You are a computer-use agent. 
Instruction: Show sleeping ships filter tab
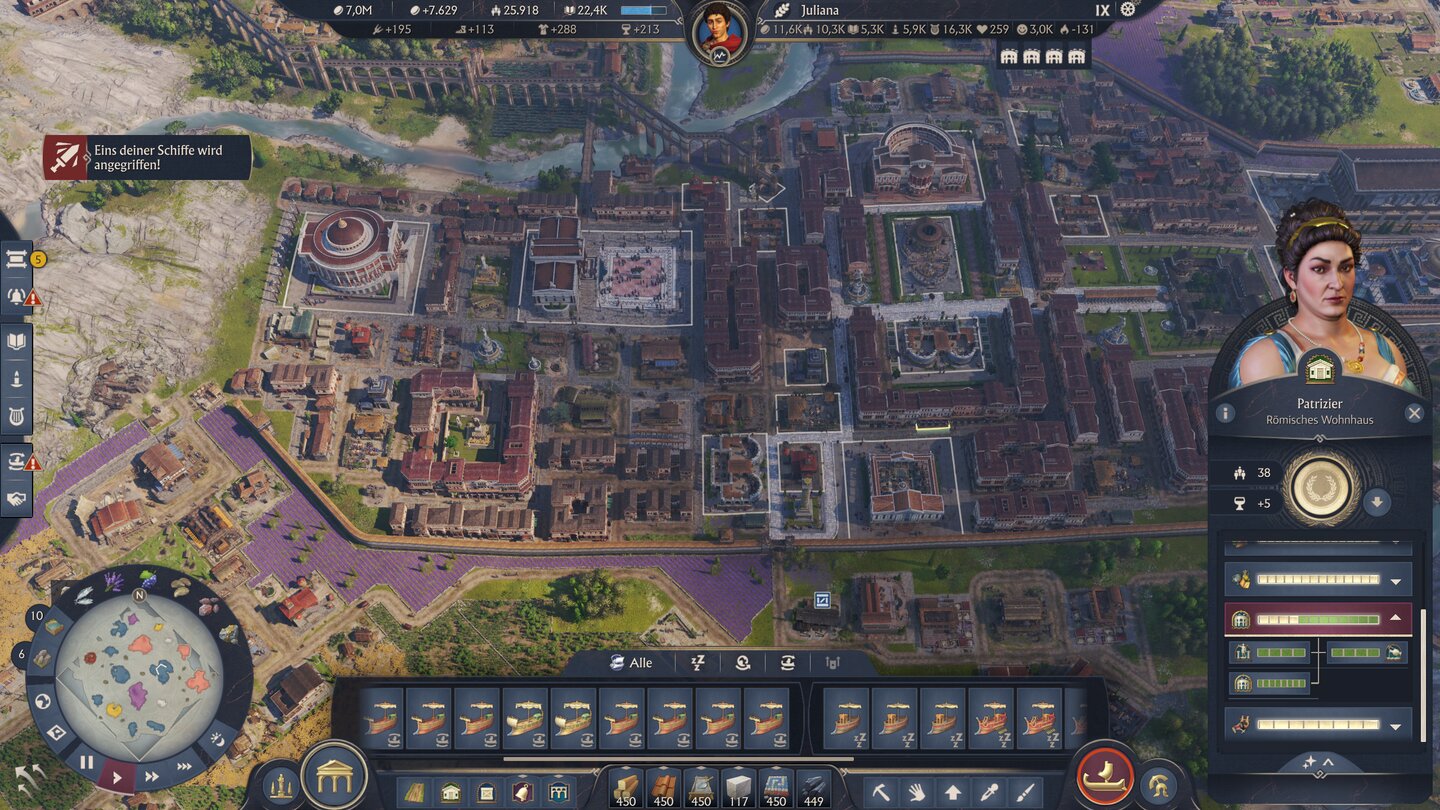699,663
